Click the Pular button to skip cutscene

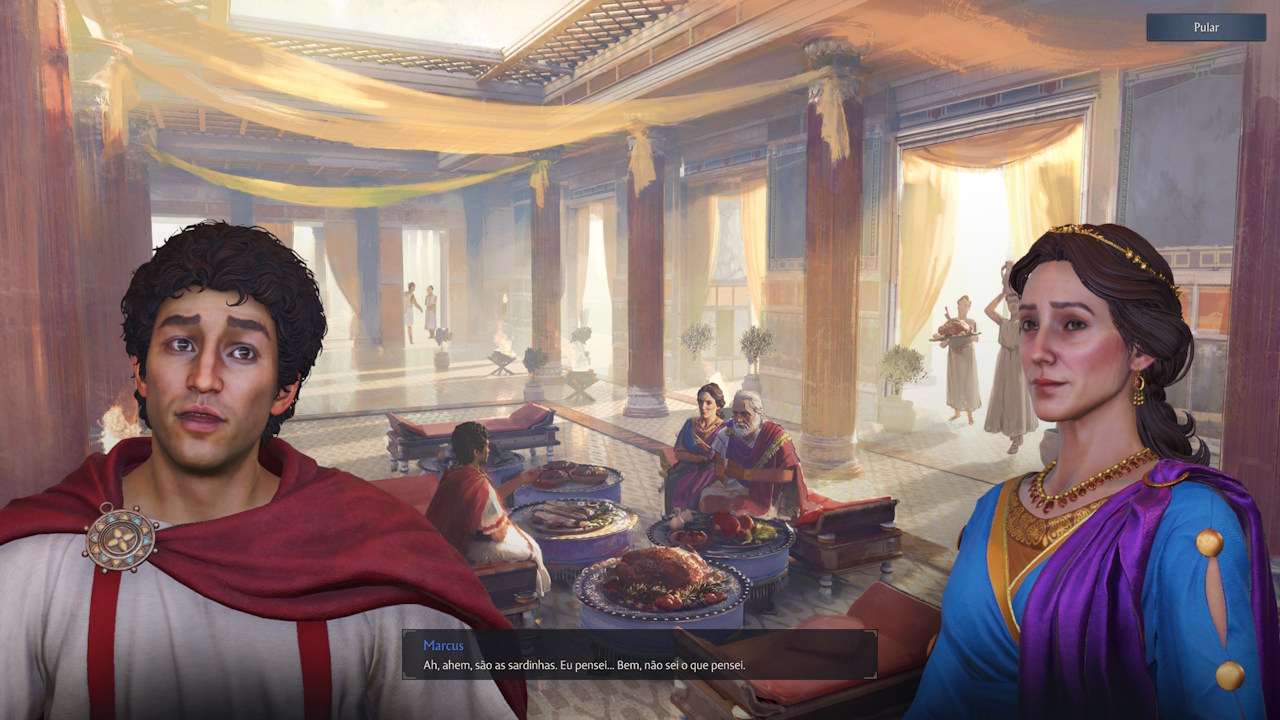(1205, 27)
